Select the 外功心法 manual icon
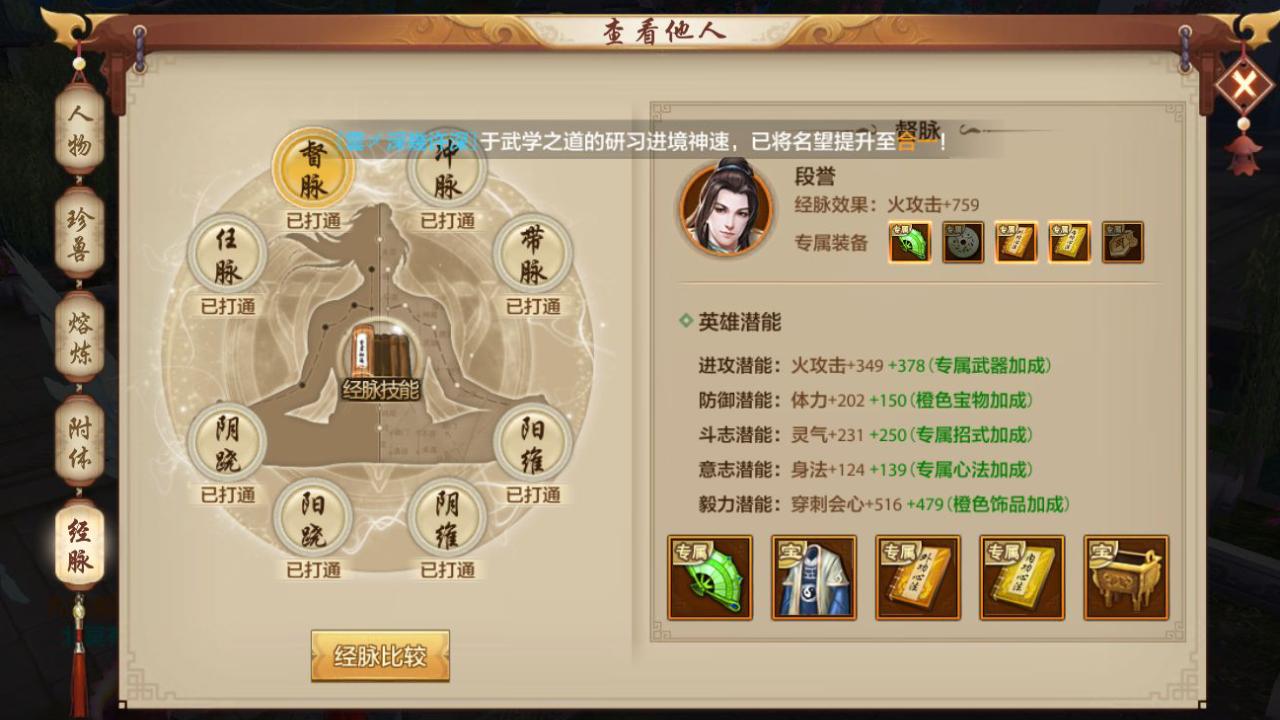Image resolution: width=1280 pixels, height=720 pixels. (x=918, y=578)
